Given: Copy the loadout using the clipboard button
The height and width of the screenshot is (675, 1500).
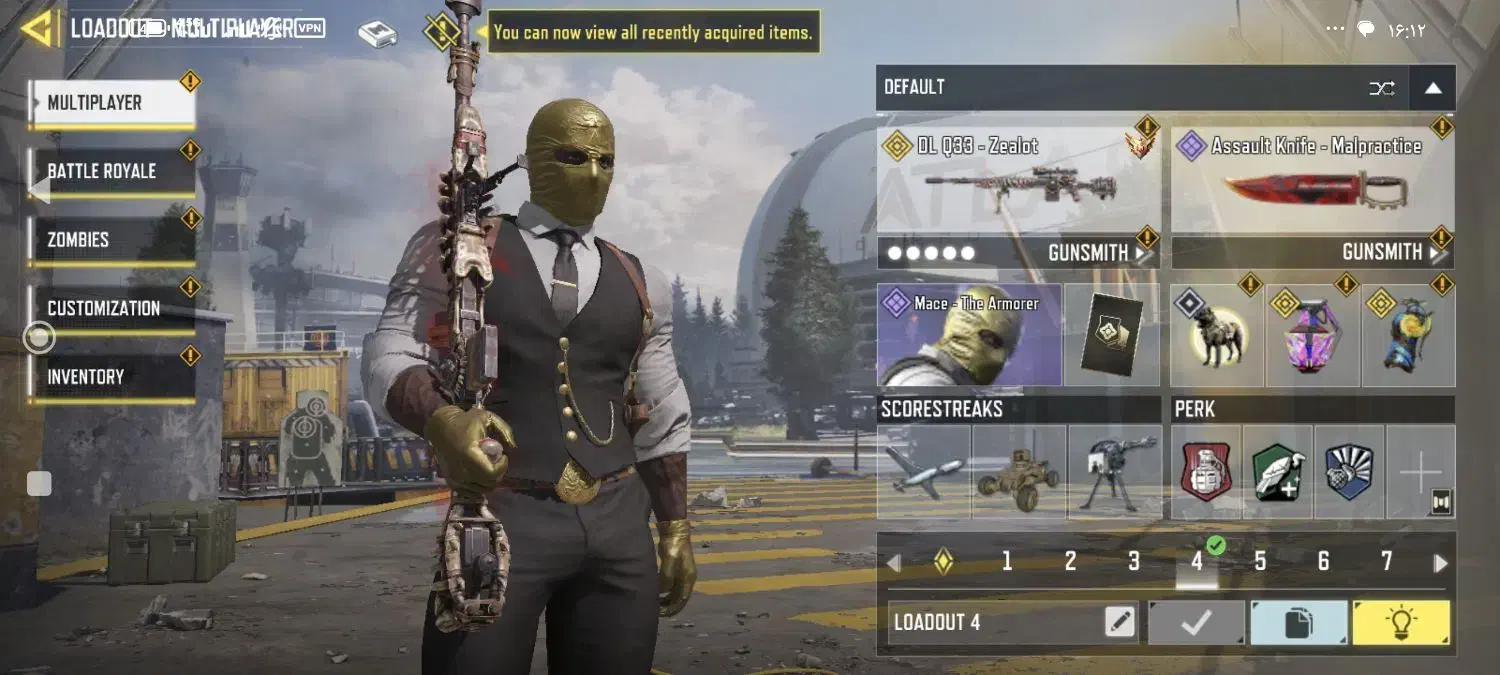Looking at the screenshot, I should point(1298,623).
